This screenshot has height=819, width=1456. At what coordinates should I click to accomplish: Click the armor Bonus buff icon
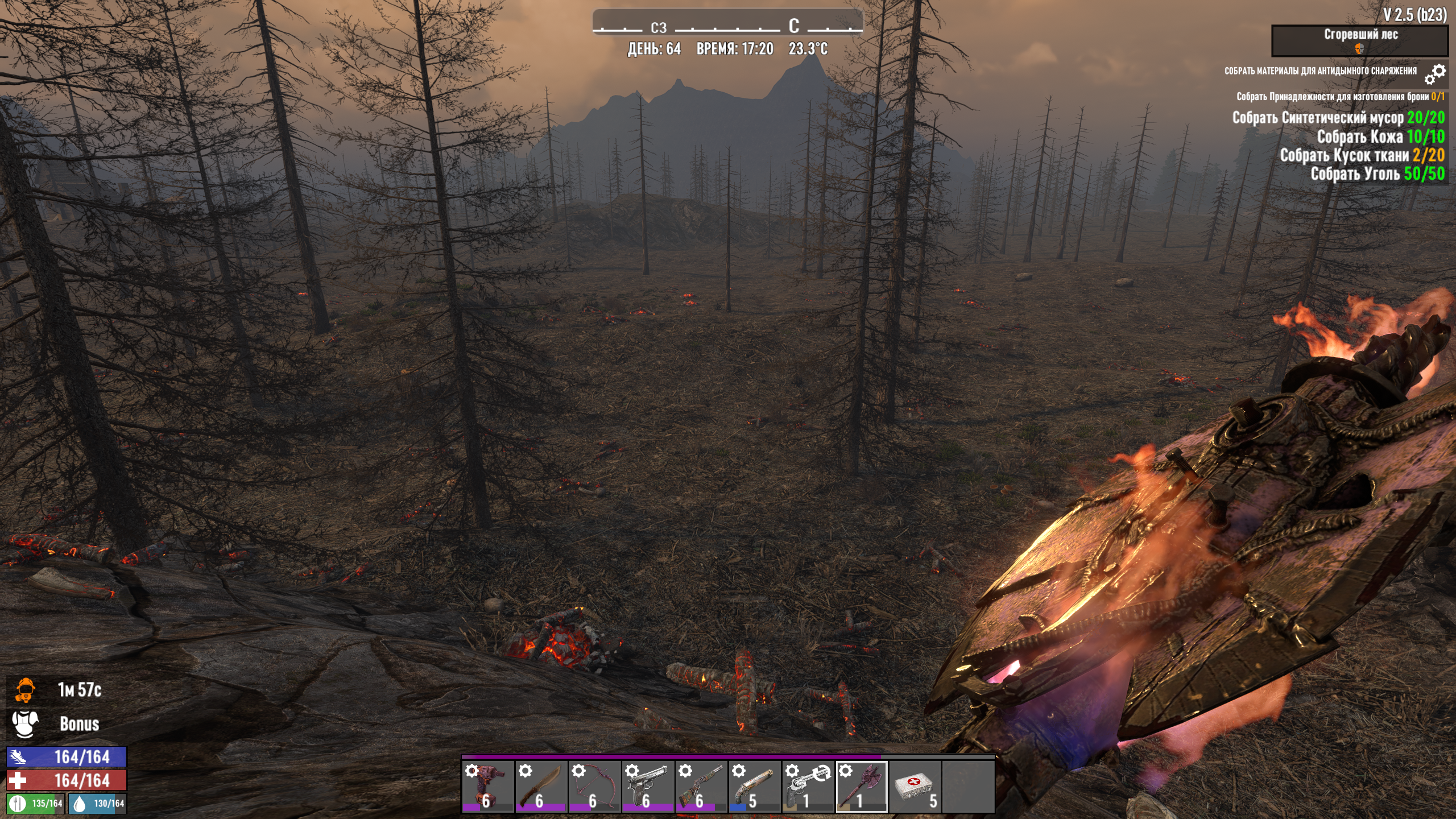click(26, 724)
